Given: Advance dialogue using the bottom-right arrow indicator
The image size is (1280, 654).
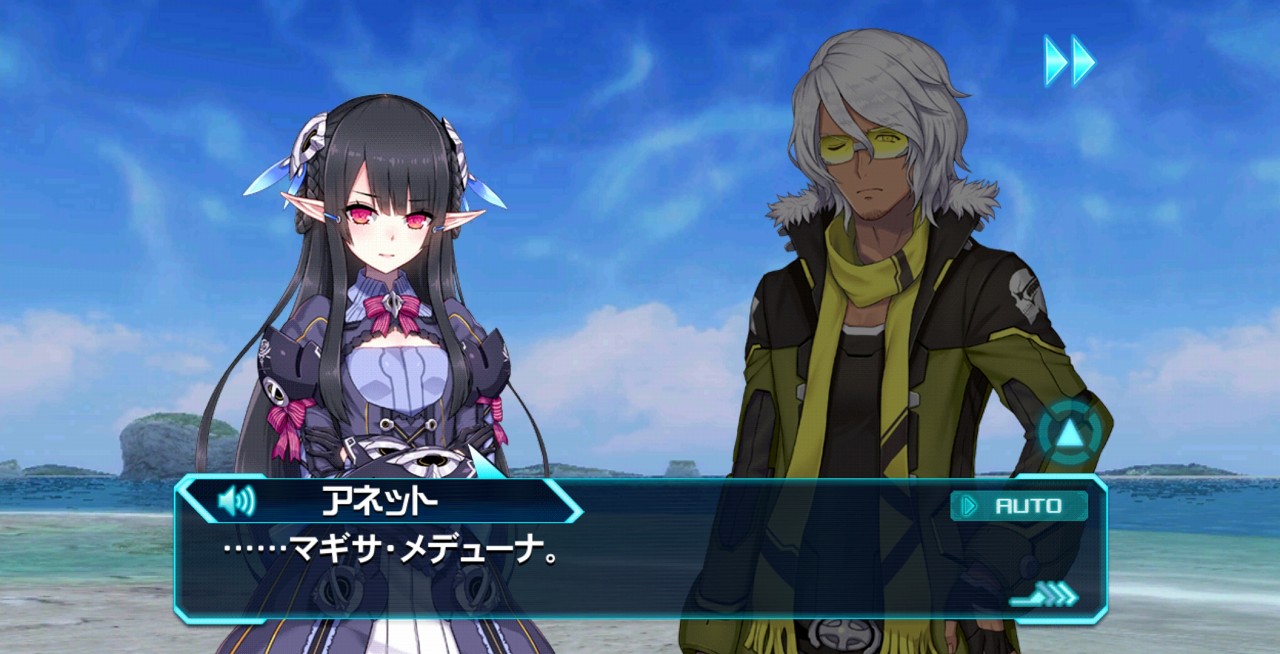Looking at the screenshot, I should (1045, 596).
